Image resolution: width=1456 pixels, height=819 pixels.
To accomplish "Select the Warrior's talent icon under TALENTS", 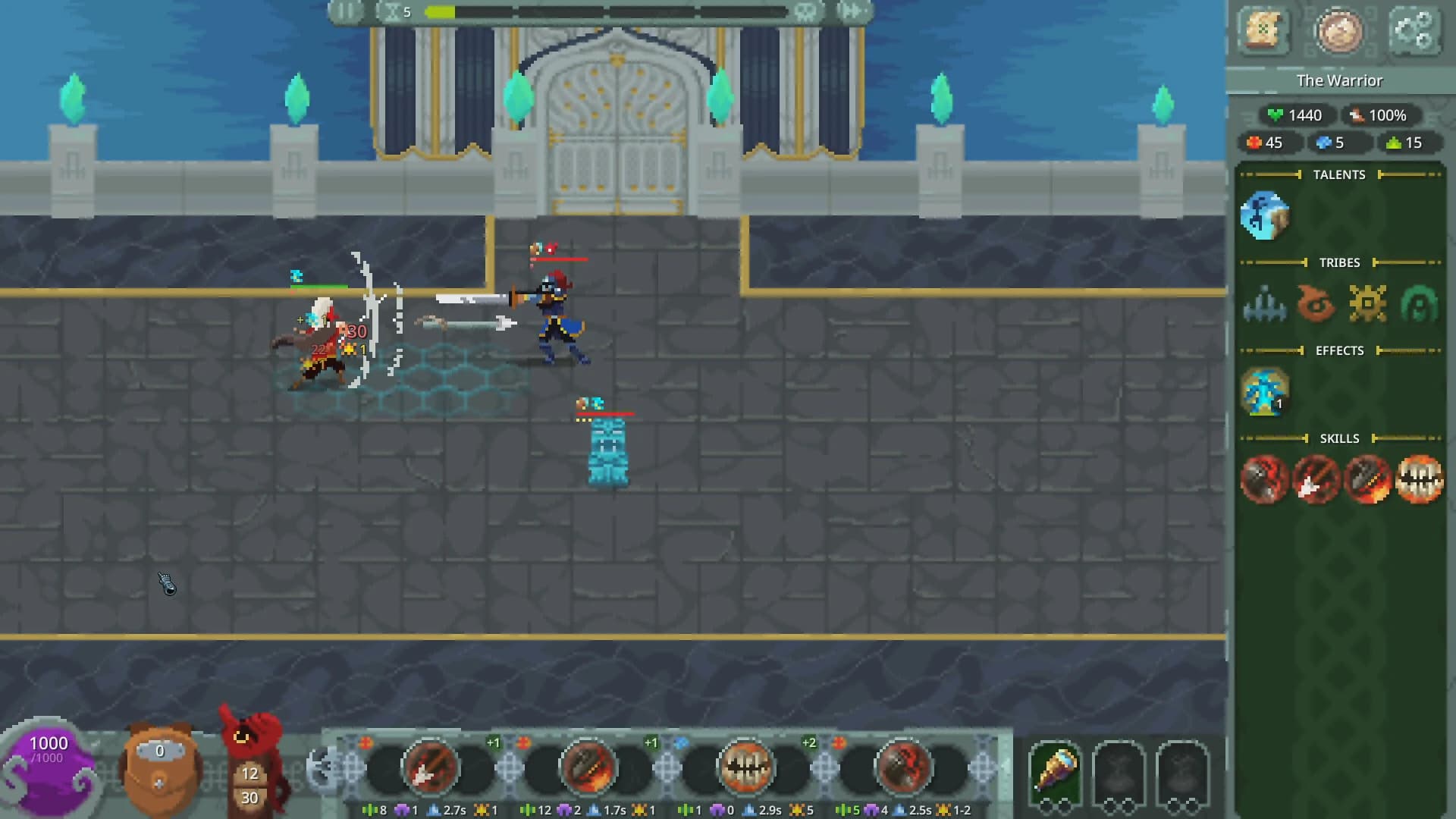I will 1265,215.
